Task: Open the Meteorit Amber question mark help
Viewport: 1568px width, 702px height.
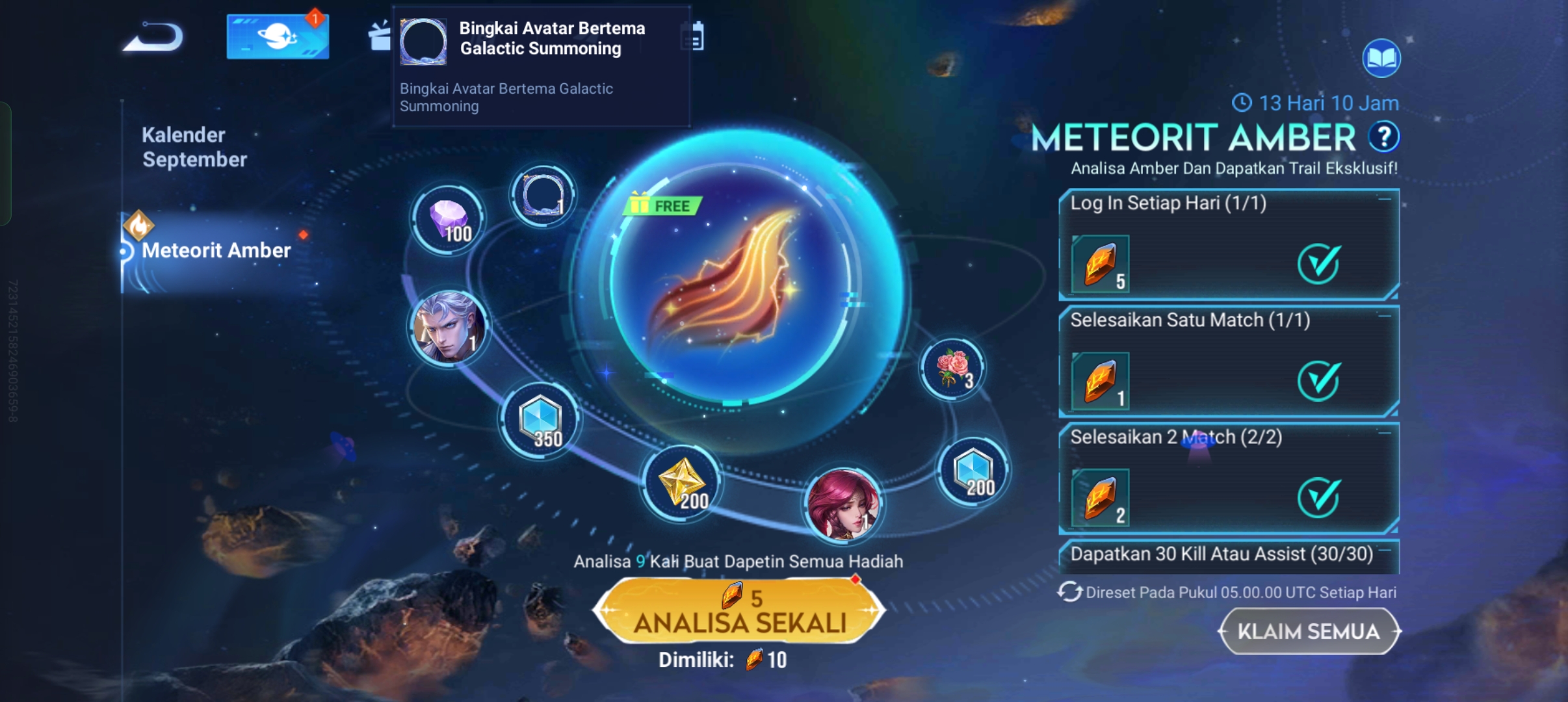Action: point(1383,137)
